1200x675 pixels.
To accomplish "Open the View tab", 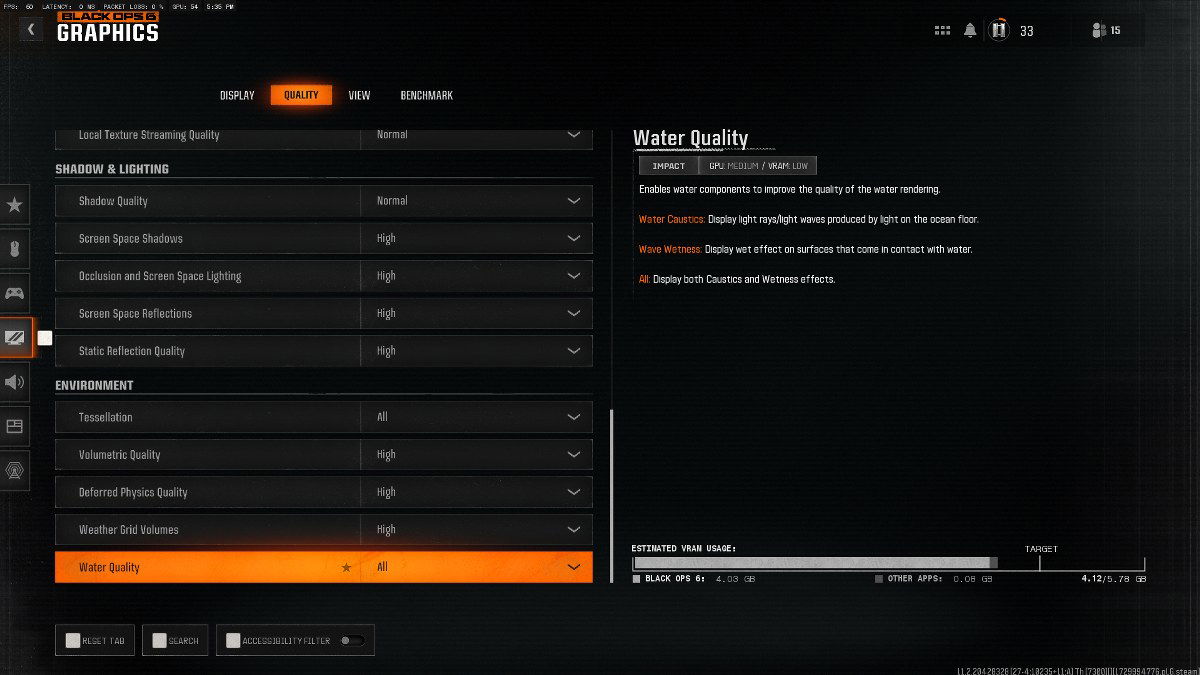I will [359, 96].
